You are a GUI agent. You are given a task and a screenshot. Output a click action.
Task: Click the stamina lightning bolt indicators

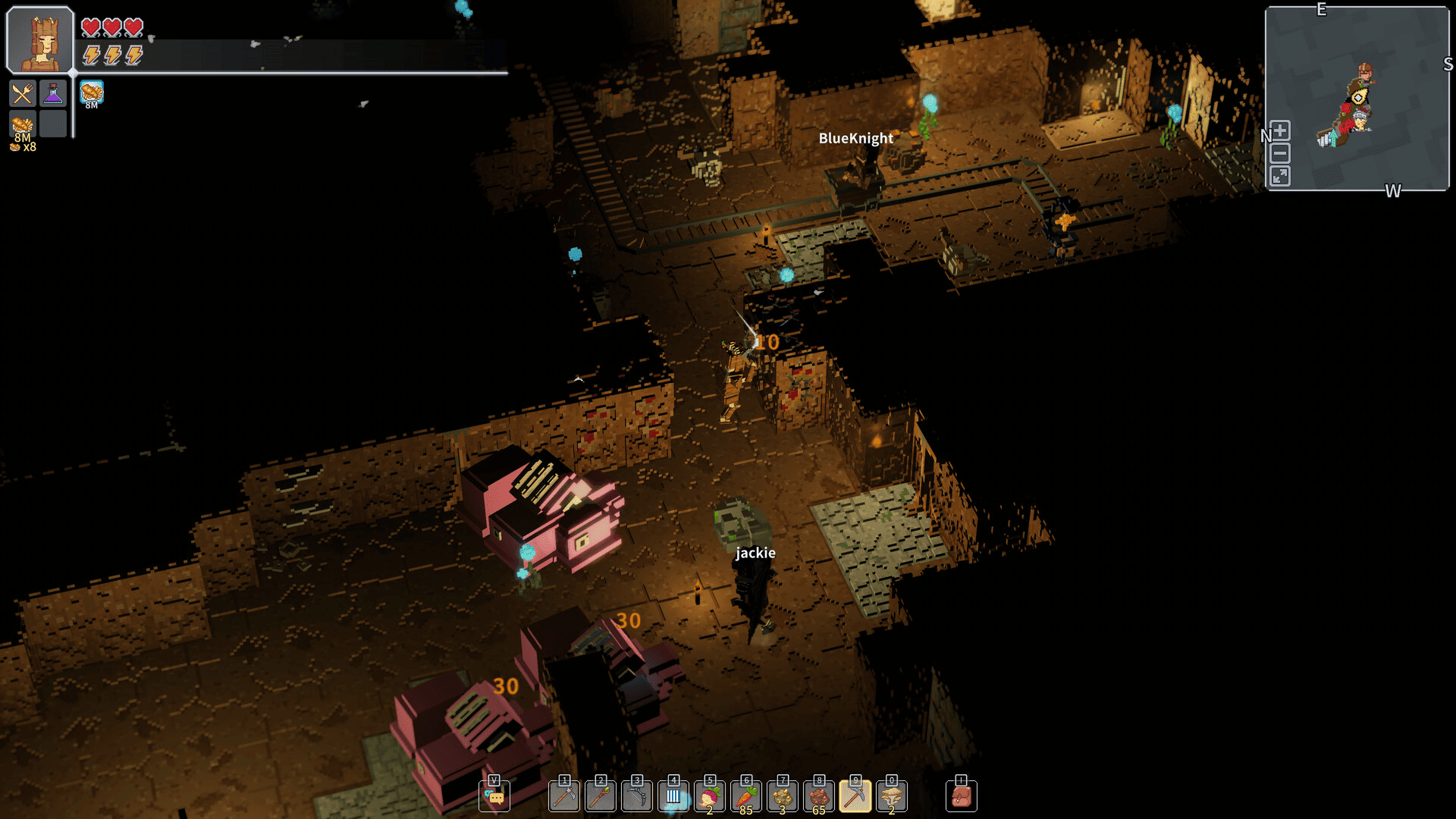tap(112, 55)
